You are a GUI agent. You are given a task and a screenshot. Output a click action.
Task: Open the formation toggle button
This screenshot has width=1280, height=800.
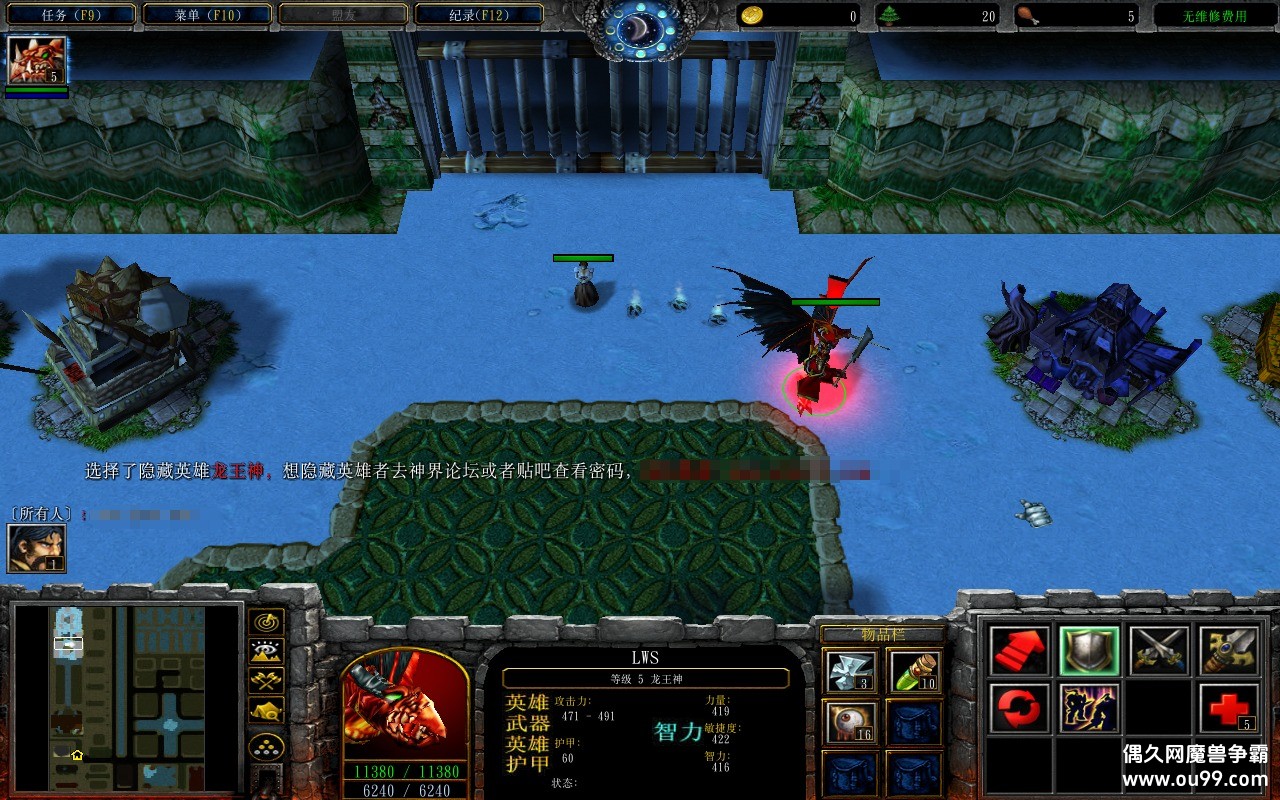(x=266, y=746)
